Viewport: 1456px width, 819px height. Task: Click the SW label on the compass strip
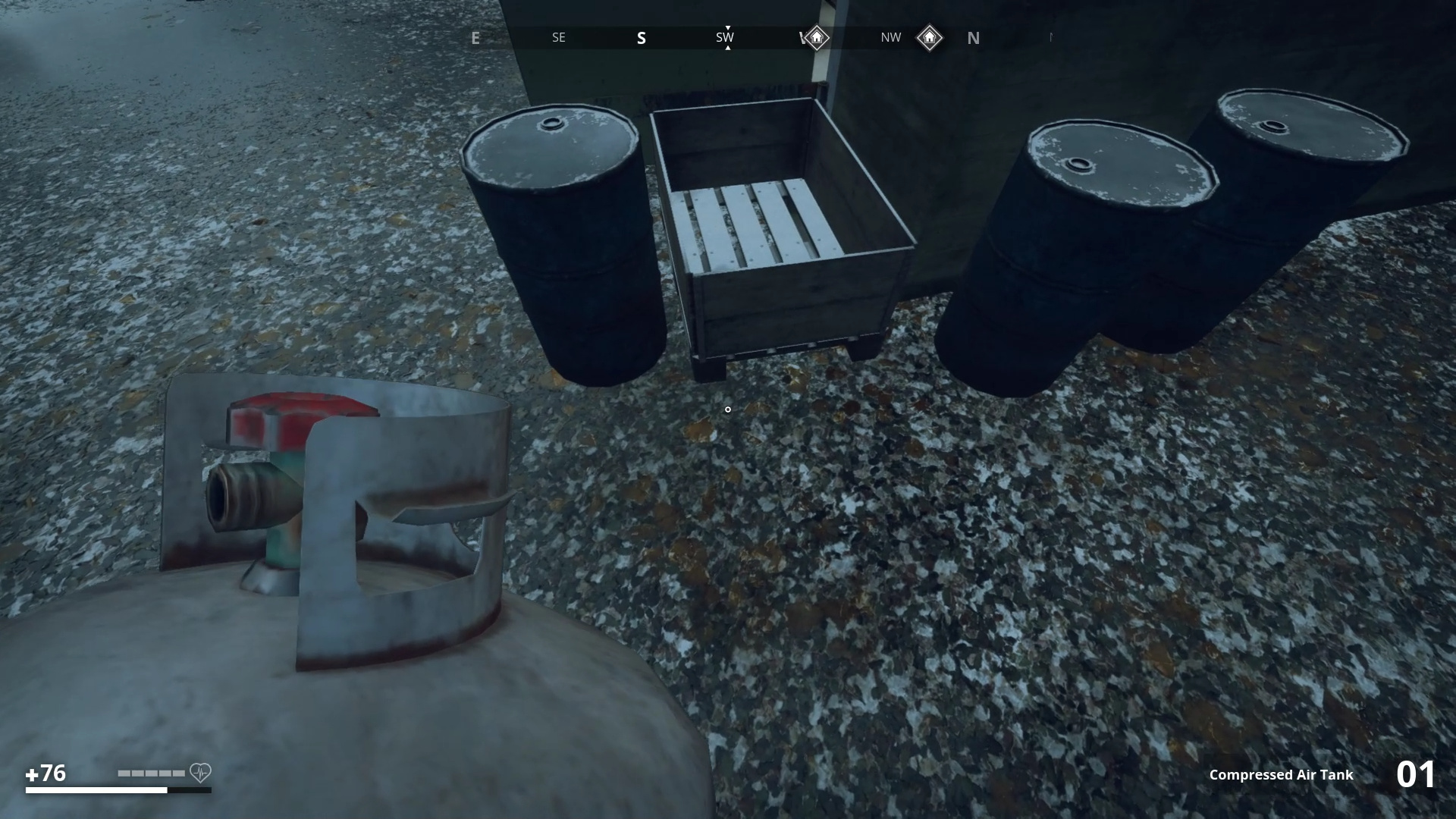pos(725,36)
